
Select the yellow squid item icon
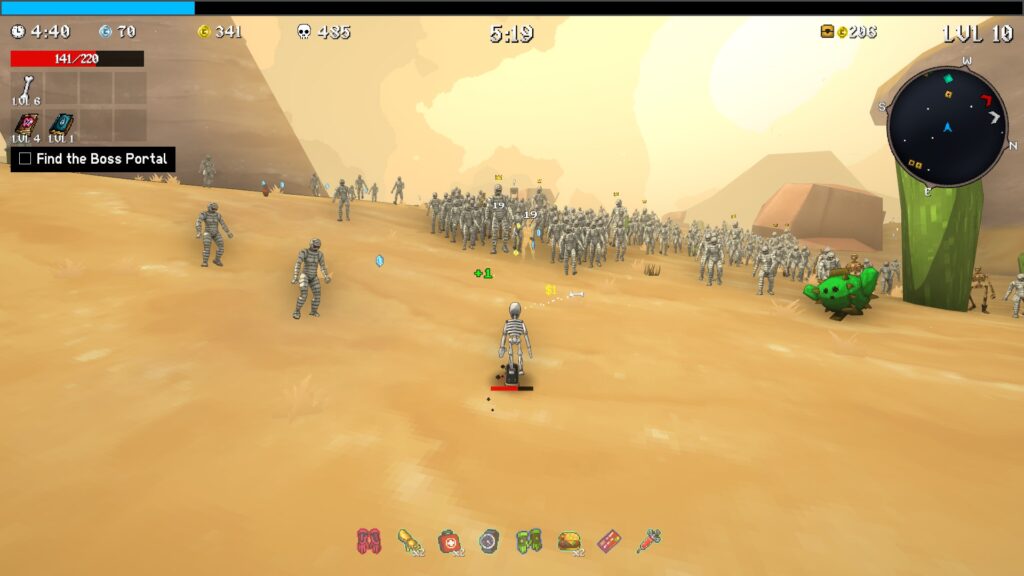pyautogui.click(x=408, y=541)
